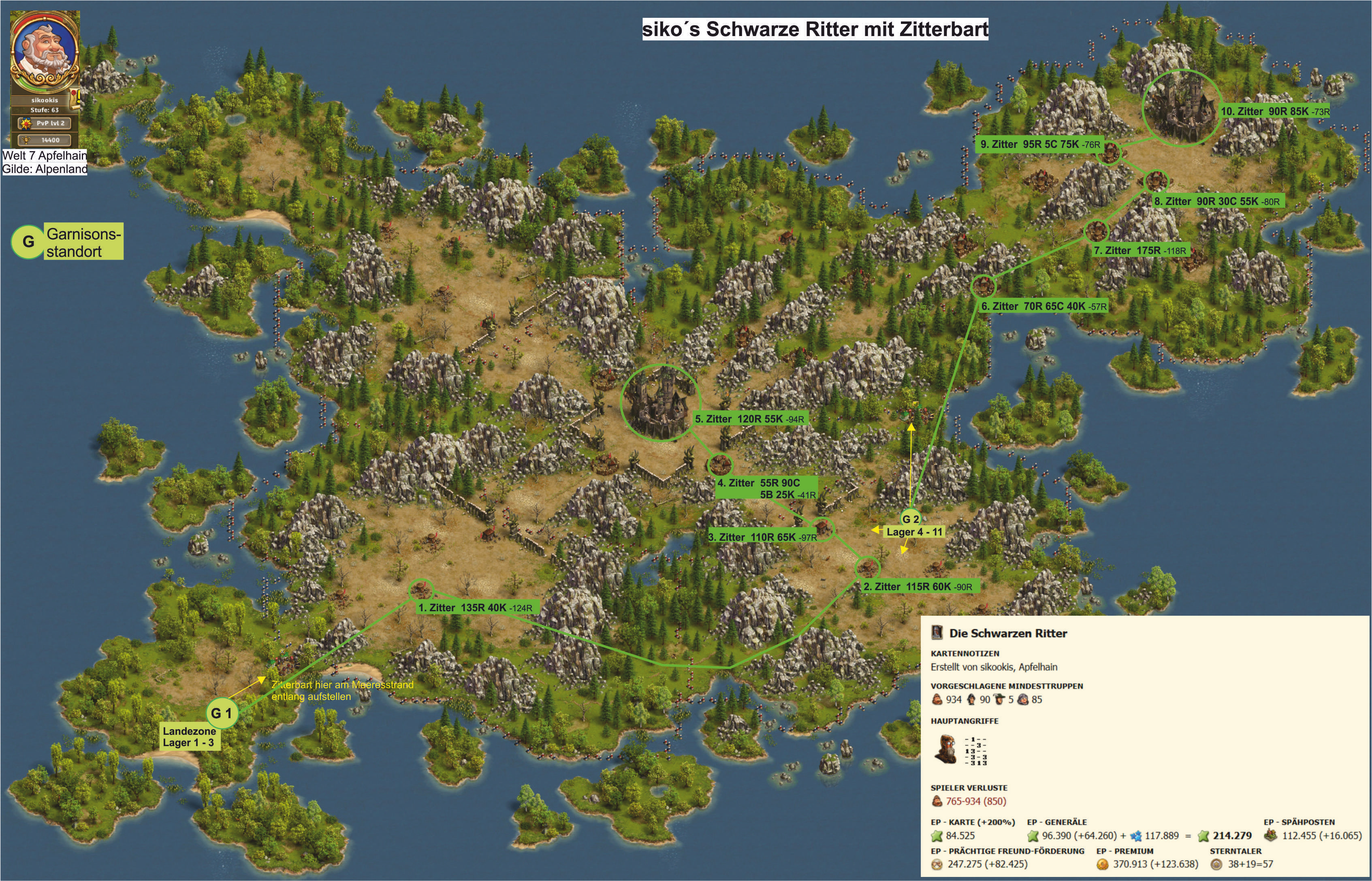Select the '1. Zitter 135R 40K' camp label
The image size is (1372, 881).
point(477,608)
